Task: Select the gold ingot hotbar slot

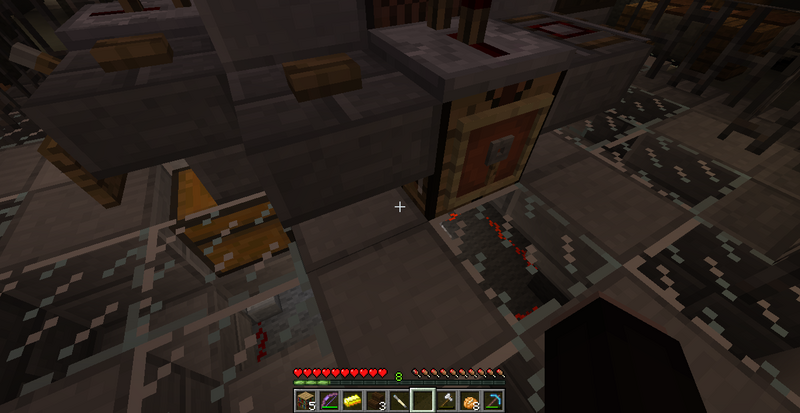Action: coord(353,400)
